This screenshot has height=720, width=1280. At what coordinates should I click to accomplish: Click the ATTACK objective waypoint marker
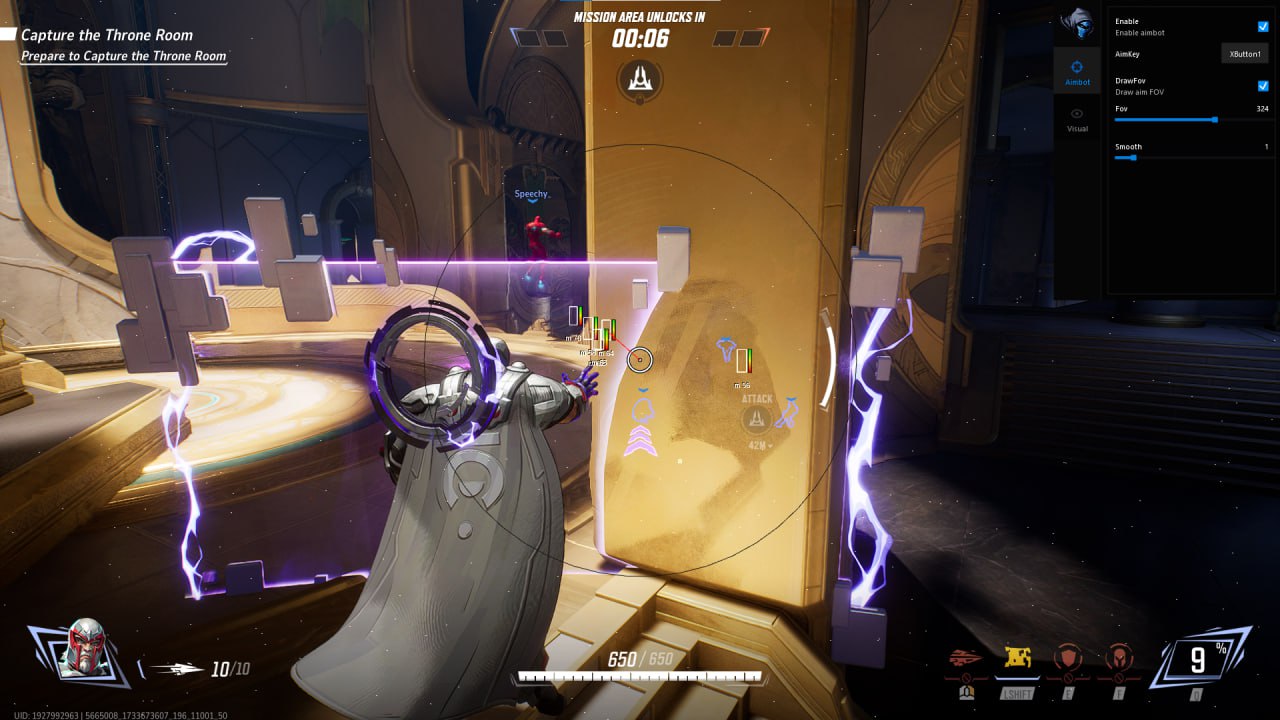[x=757, y=418]
